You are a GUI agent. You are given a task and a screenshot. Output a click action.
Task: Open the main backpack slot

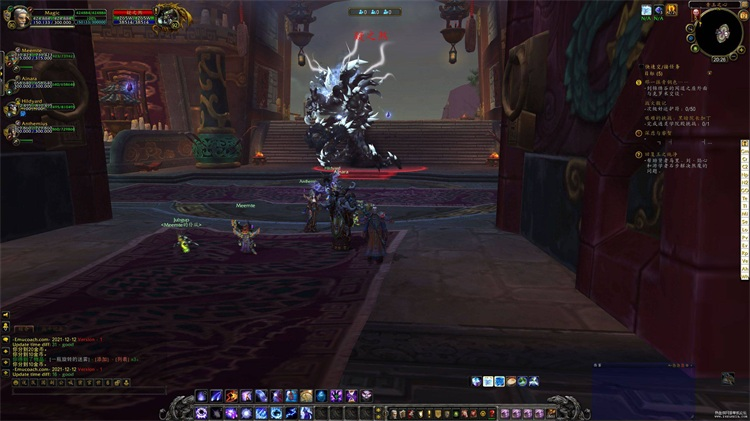(x=554, y=413)
